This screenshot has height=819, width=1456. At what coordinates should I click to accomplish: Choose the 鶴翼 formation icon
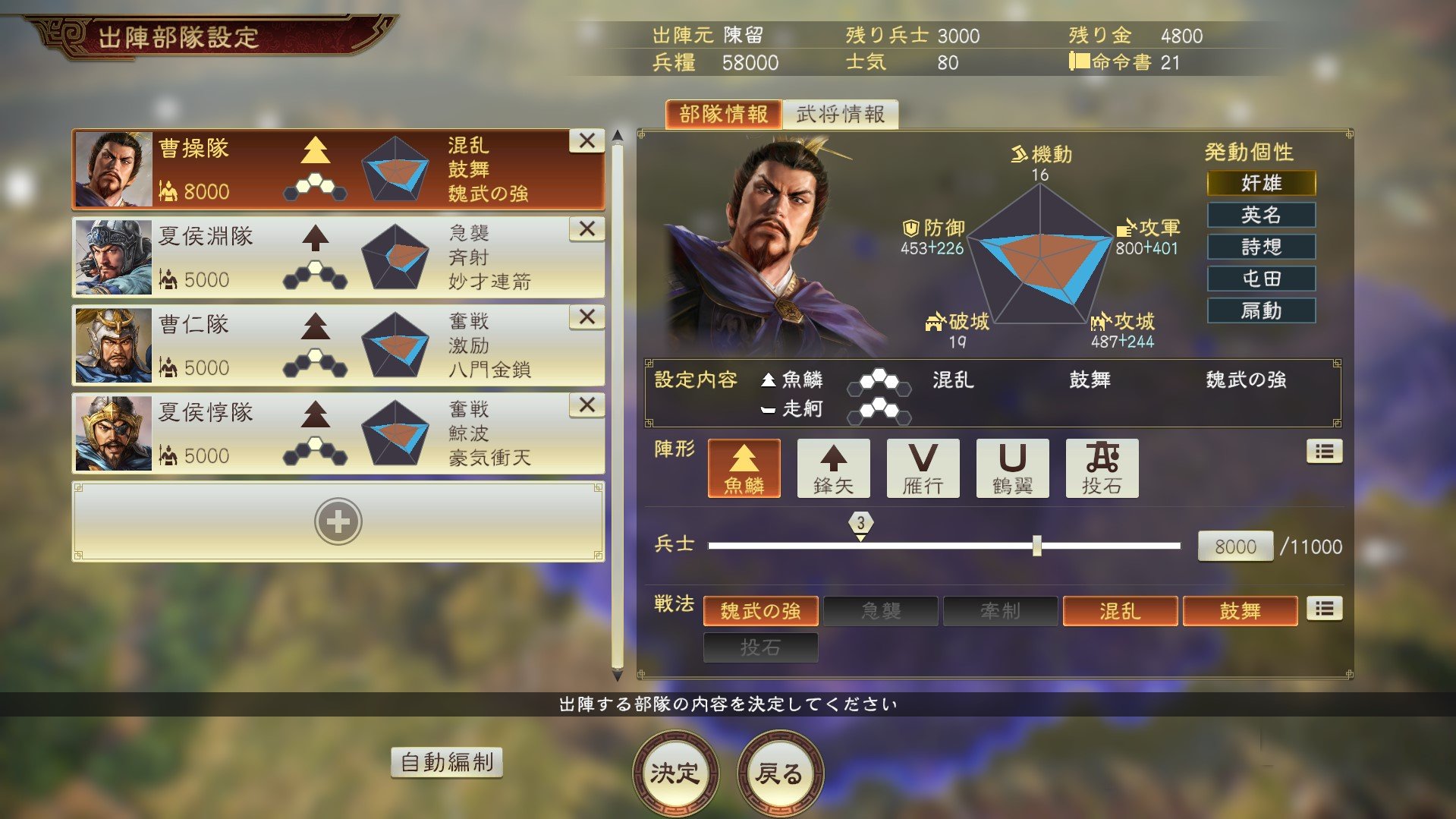tap(1011, 468)
